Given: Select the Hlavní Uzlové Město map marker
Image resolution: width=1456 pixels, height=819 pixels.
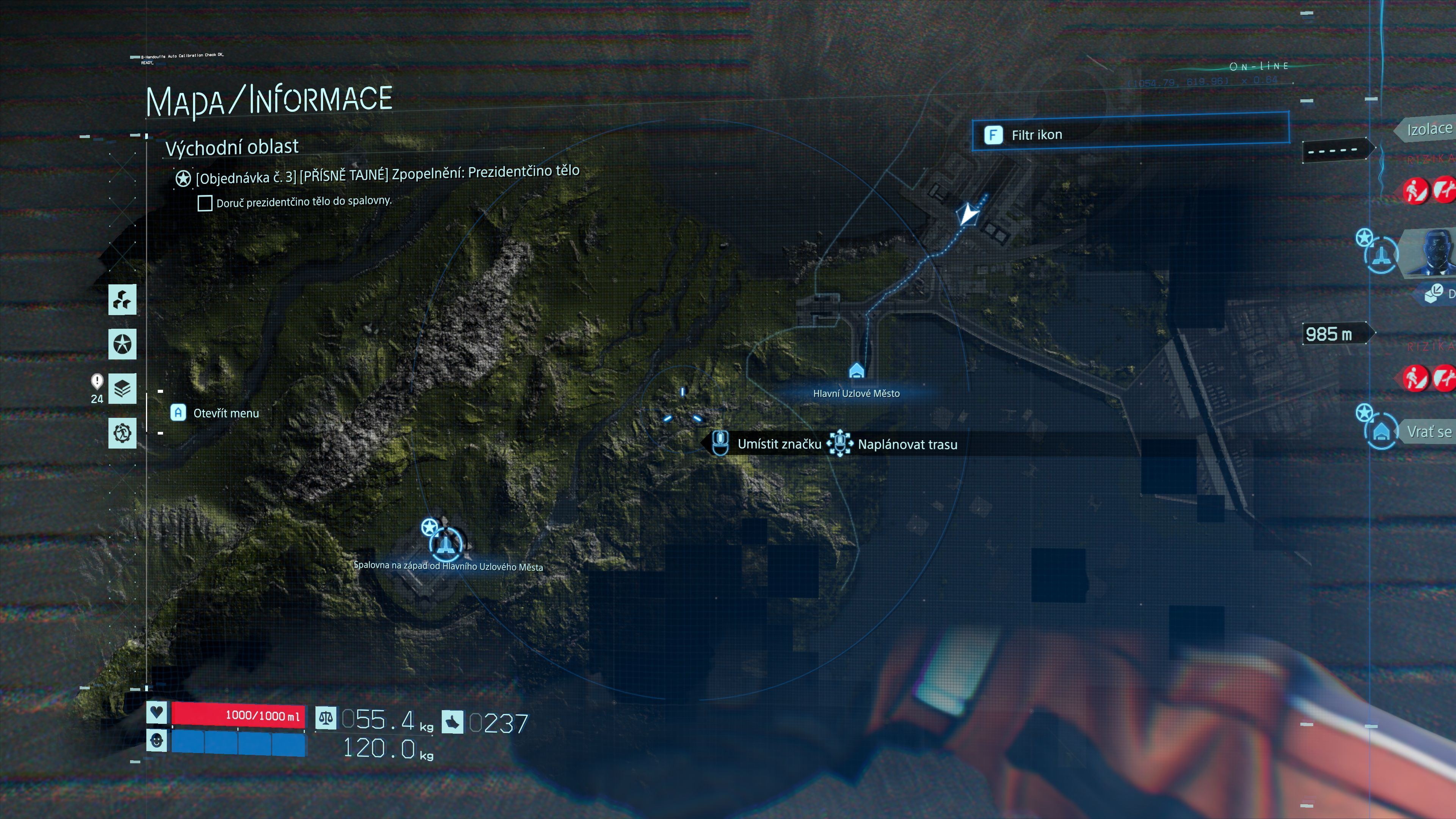Looking at the screenshot, I should [x=856, y=371].
